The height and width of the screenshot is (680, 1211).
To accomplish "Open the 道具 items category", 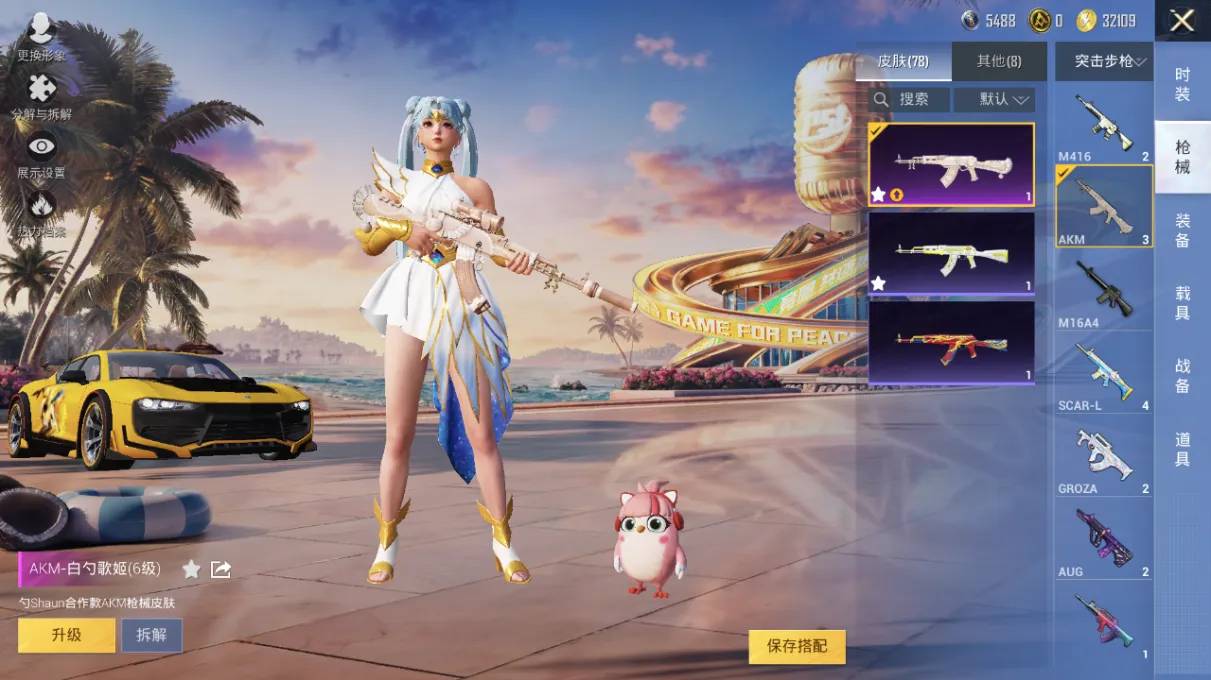I will (1182, 449).
